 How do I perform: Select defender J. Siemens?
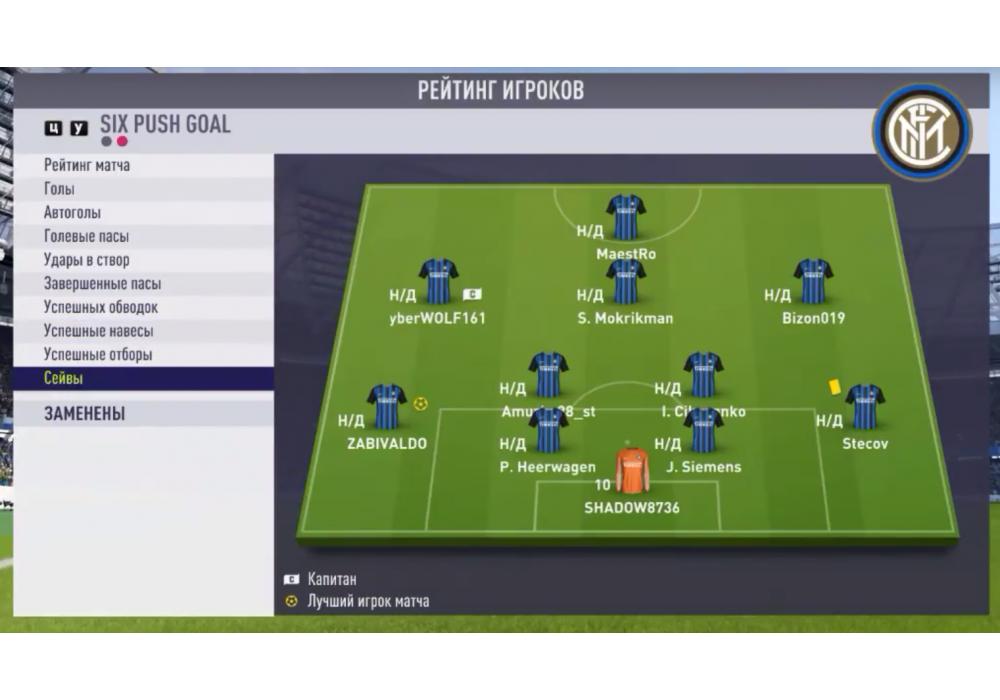coord(702,431)
